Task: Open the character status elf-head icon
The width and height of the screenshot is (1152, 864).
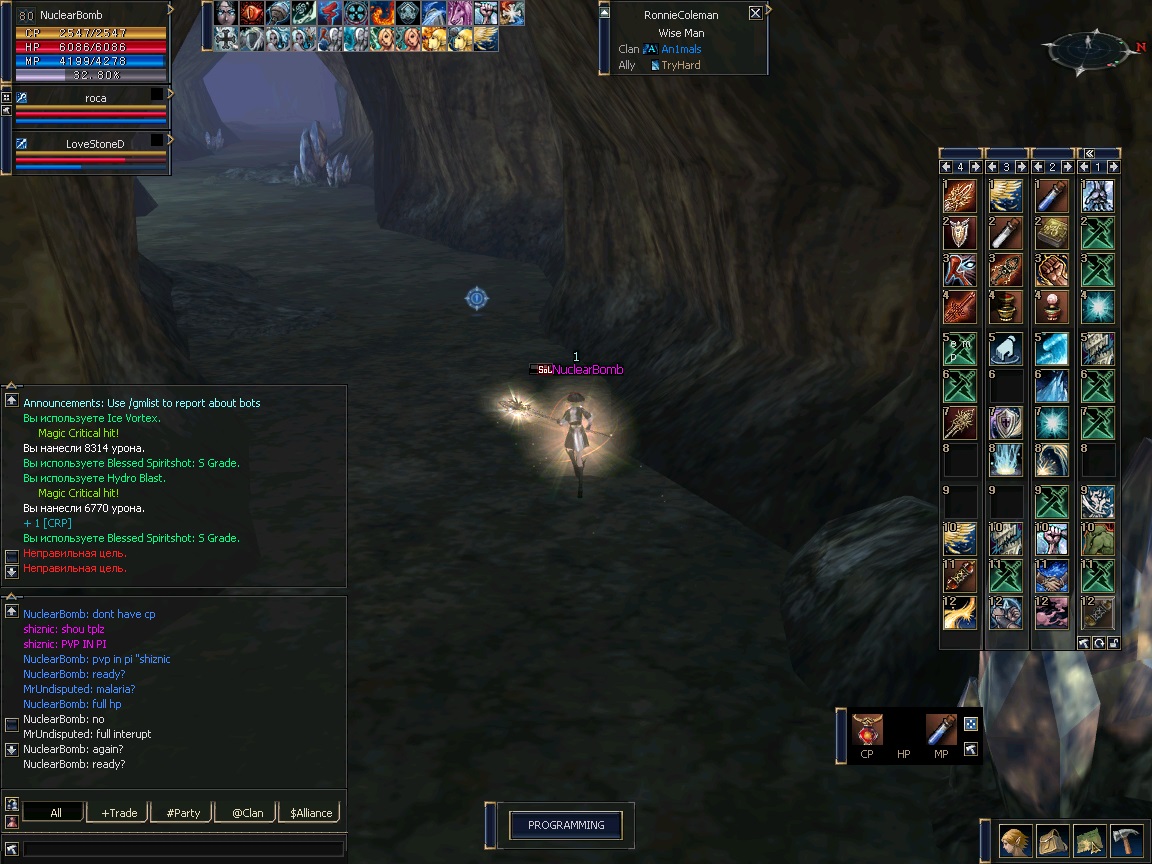Action: [x=1016, y=841]
